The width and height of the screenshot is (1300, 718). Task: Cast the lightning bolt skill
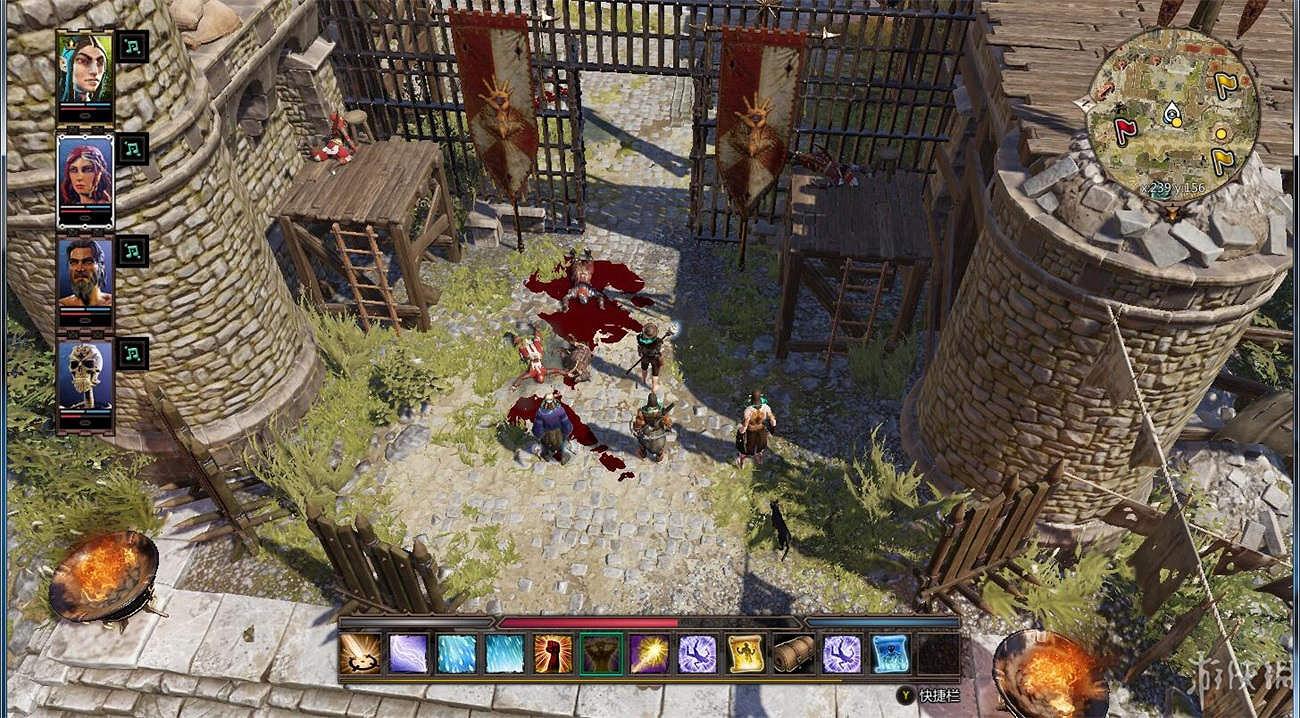click(408, 654)
